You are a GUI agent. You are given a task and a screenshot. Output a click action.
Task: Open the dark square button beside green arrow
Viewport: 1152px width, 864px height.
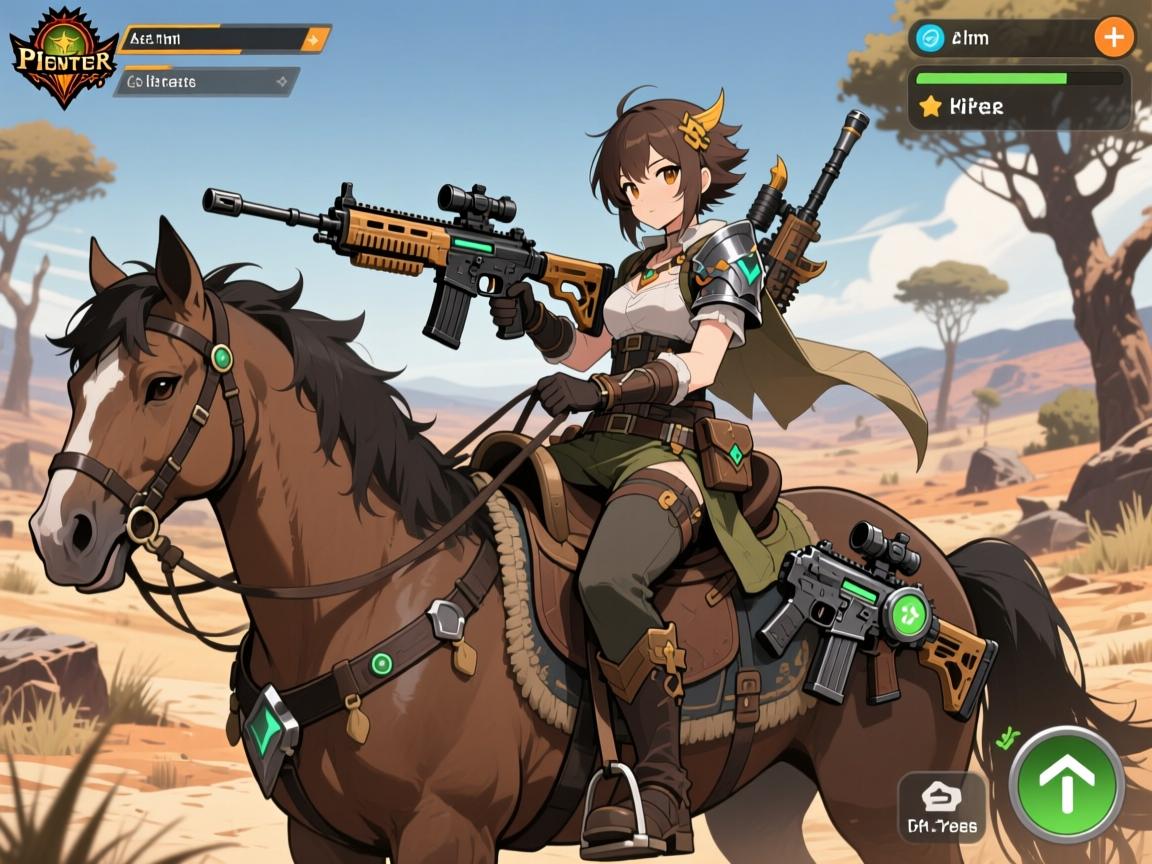pos(941,807)
